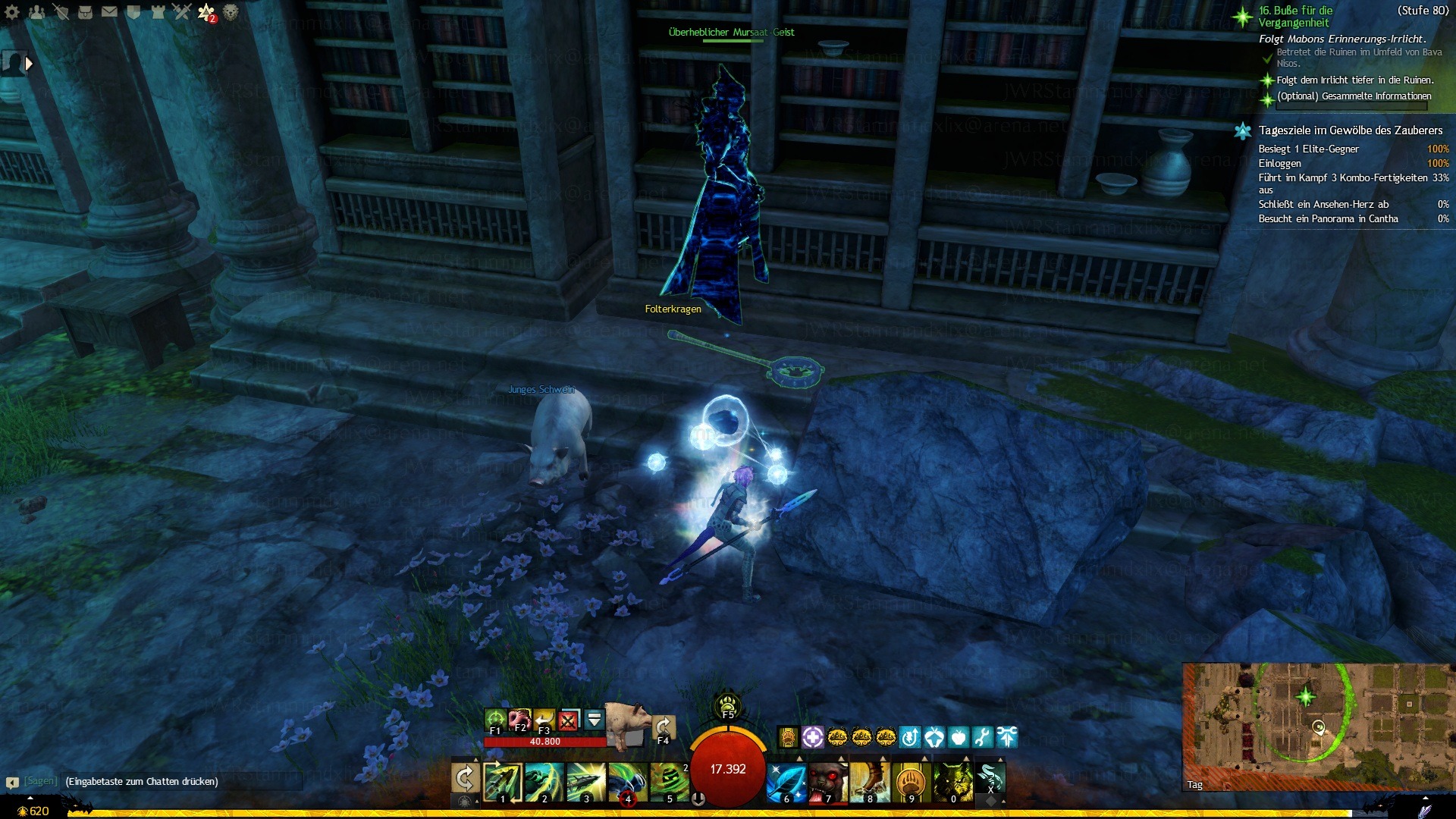Open the World vs World castle icon

tap(158, 11)
